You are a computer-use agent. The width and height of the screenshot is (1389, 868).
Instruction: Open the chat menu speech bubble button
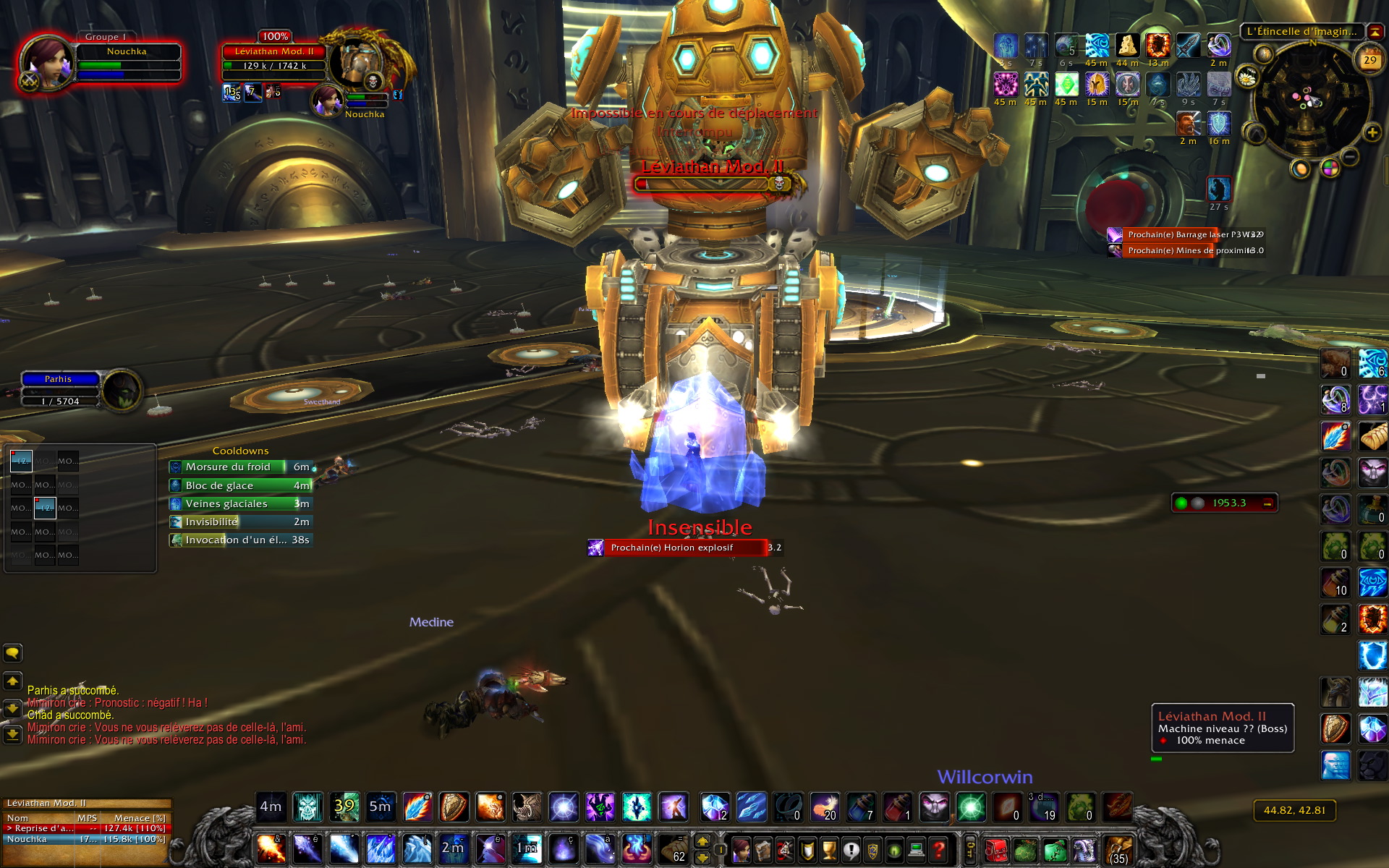(x=12, y=653)
